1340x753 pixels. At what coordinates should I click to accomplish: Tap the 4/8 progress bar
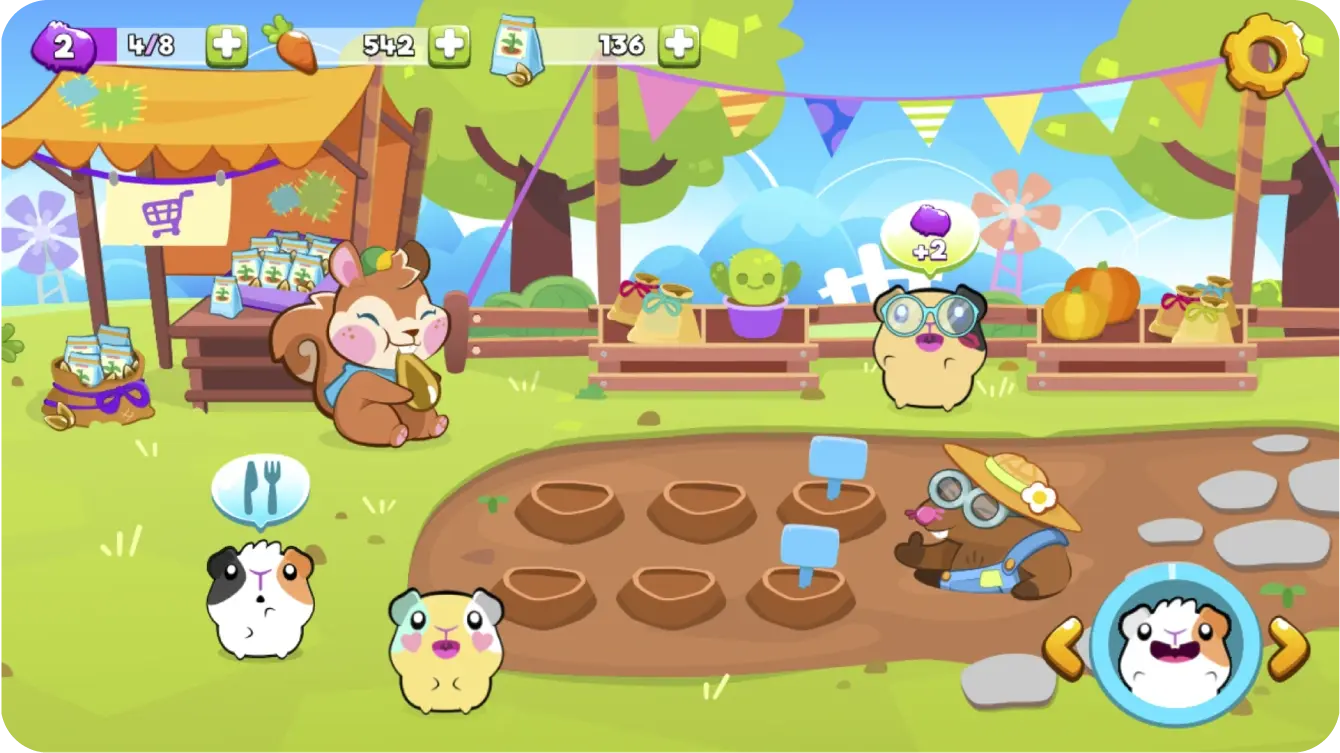tap(150, 43)
